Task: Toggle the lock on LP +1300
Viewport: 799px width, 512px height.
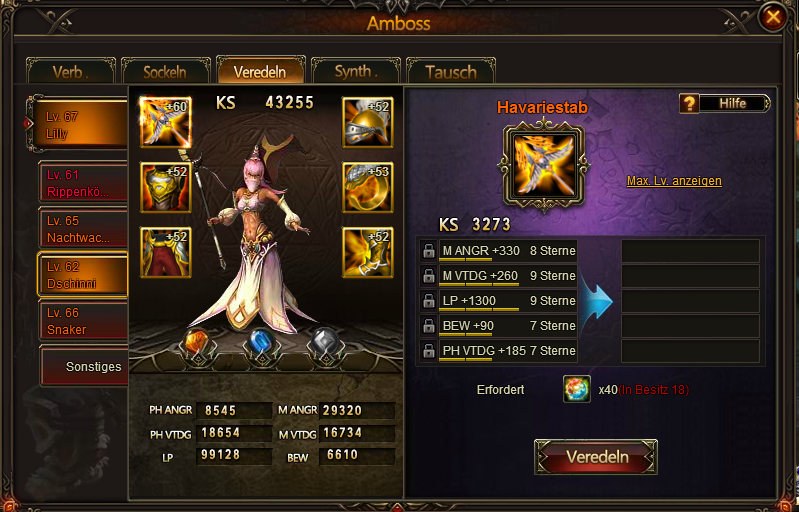Action: tap(428, 301)
